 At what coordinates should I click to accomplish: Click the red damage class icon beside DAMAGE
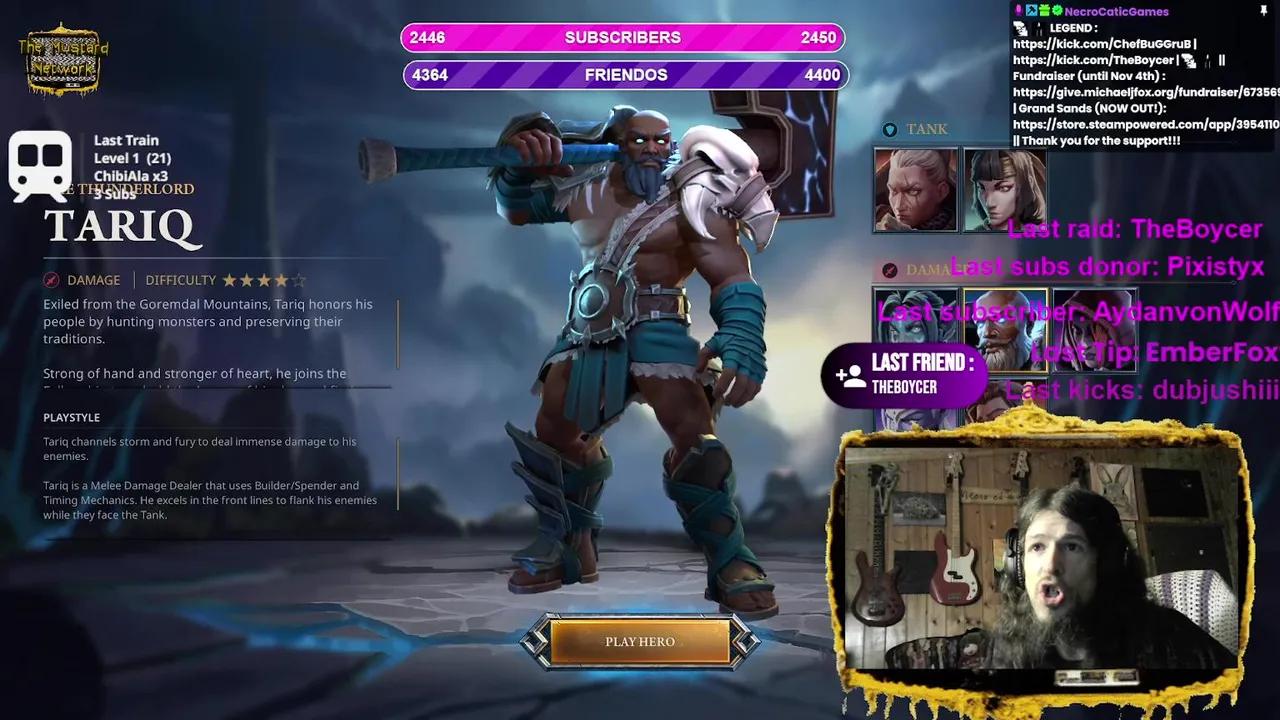pos(51,280)
